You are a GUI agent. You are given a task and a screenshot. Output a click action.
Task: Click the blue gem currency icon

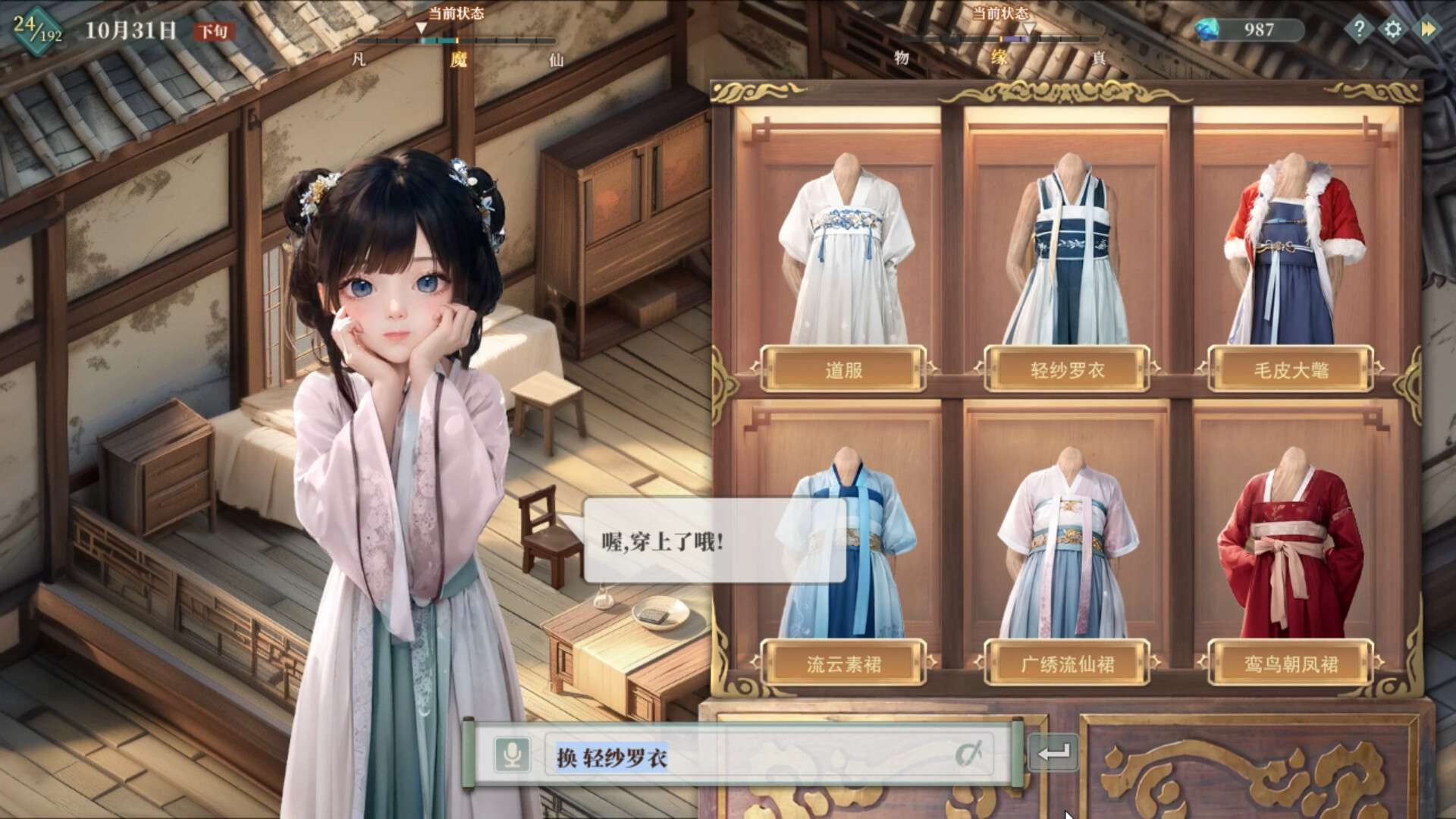click(x=1207, y=30)
